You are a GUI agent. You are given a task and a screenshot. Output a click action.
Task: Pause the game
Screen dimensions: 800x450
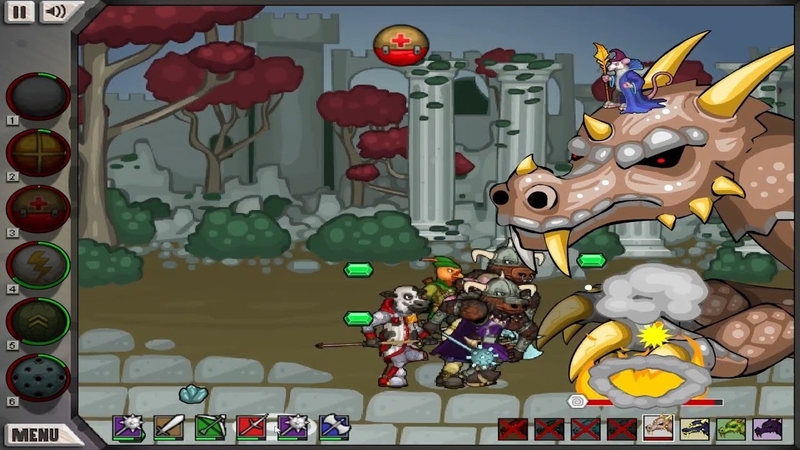pyautogui.click(x=20, y=12)
